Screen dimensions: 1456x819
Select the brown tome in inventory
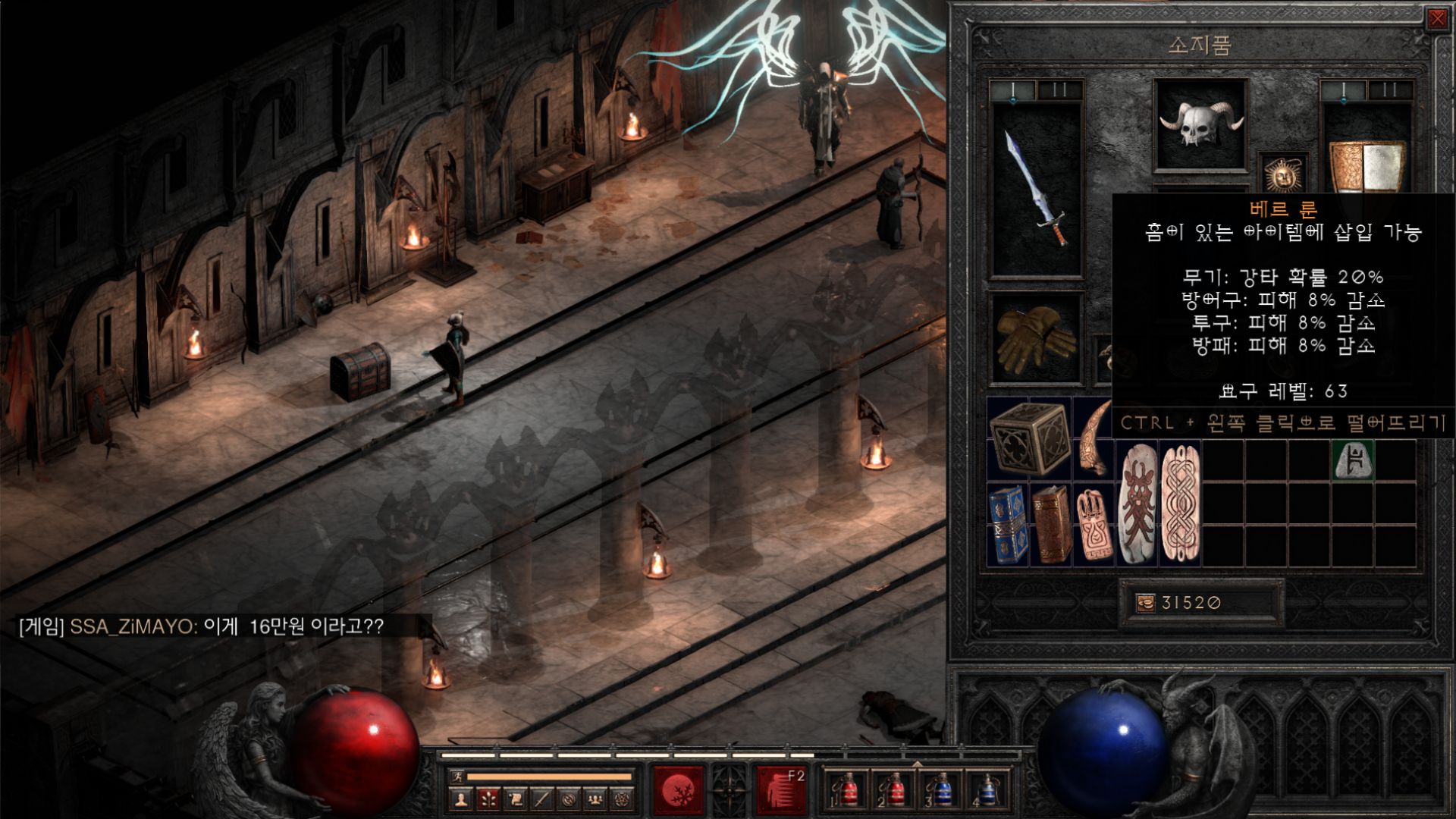click(1050, 525)
